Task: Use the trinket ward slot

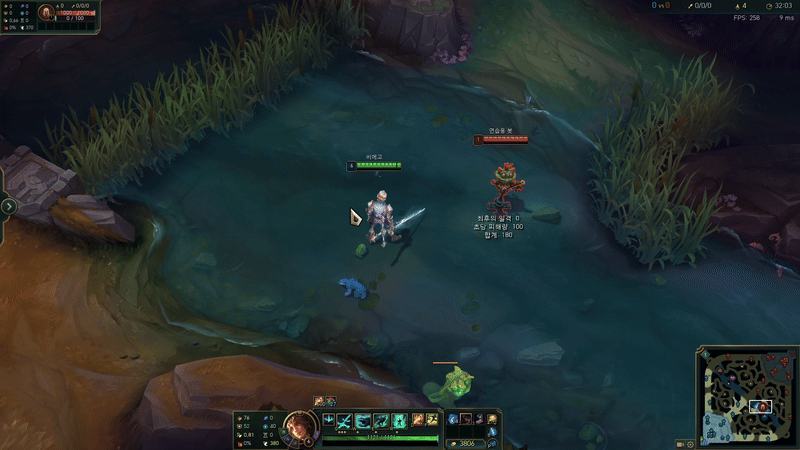Action: 492,419
